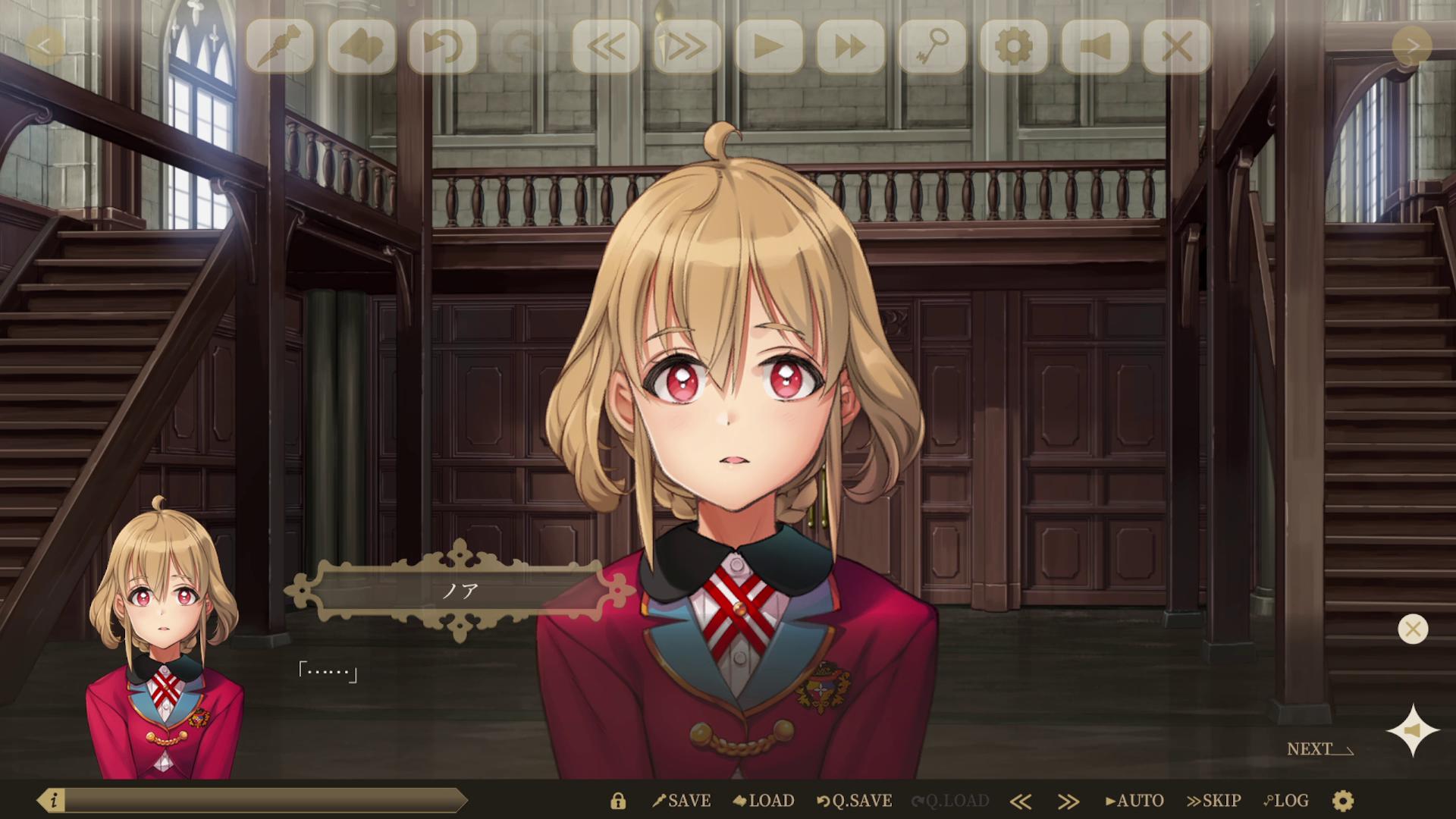The image size is (1456, 819).
Task: Select the quill pen save icon
Action: [x=281, y=47]
